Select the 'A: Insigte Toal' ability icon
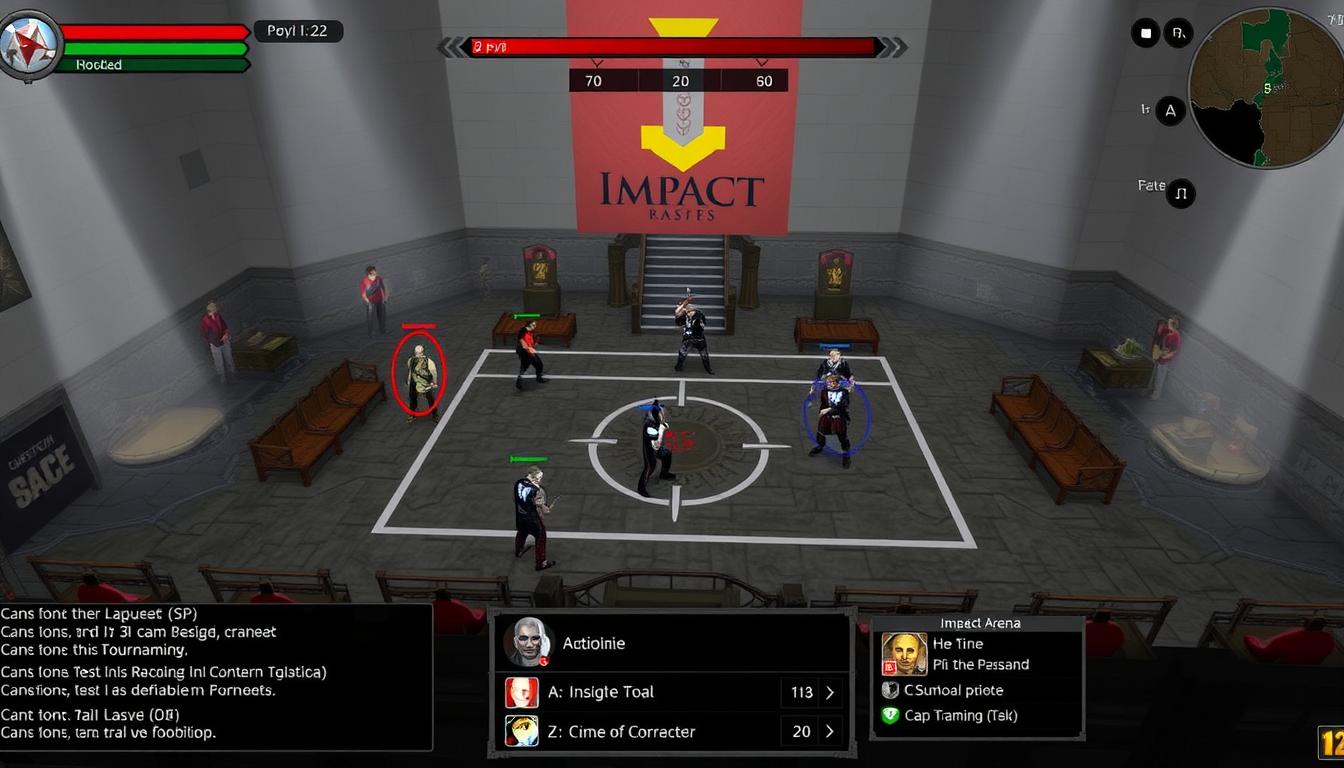This screenshot has width=1344, height=768. (x=521, y=692)
